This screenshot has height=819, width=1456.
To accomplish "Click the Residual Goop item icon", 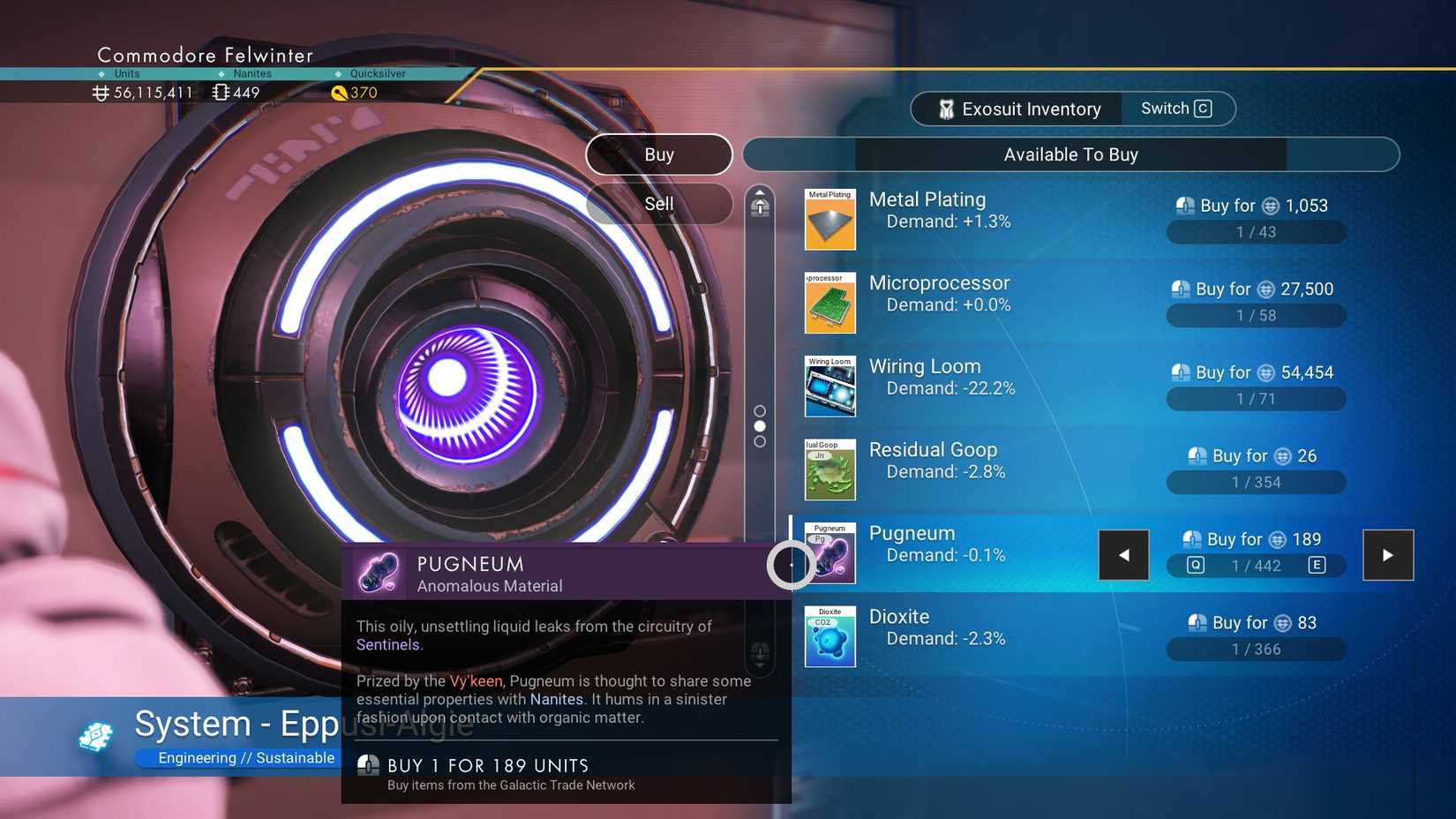I will click(829, 470).
